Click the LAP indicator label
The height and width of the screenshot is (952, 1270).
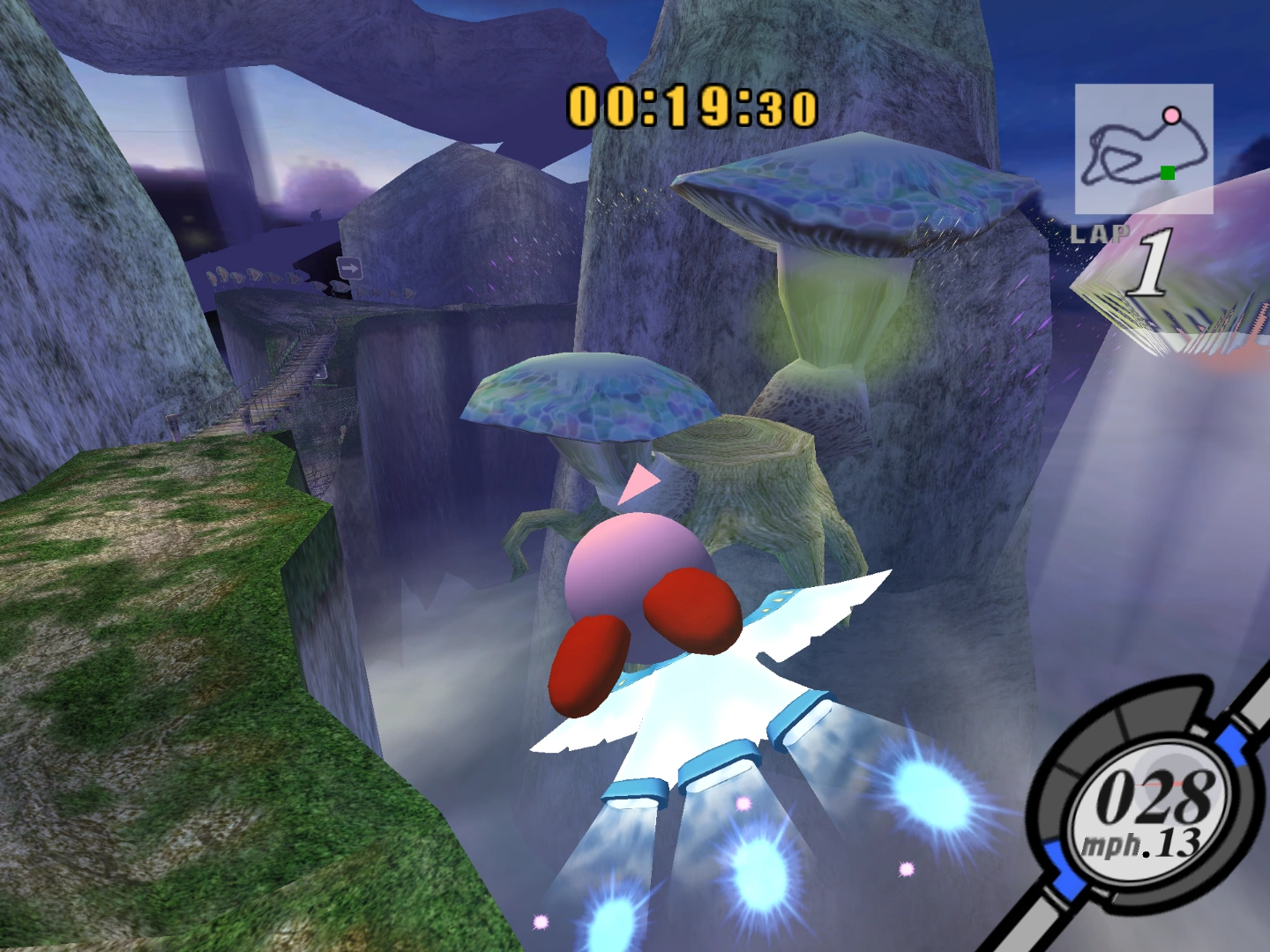point(1102,232)
